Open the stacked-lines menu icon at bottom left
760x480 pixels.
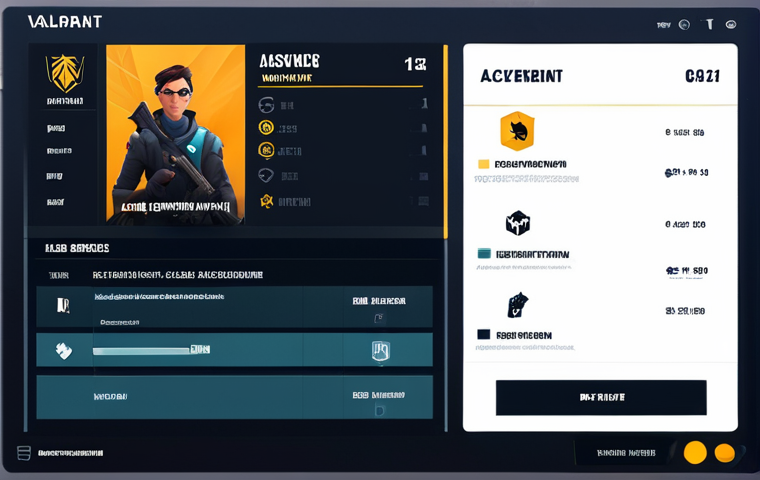coord(24,453)
